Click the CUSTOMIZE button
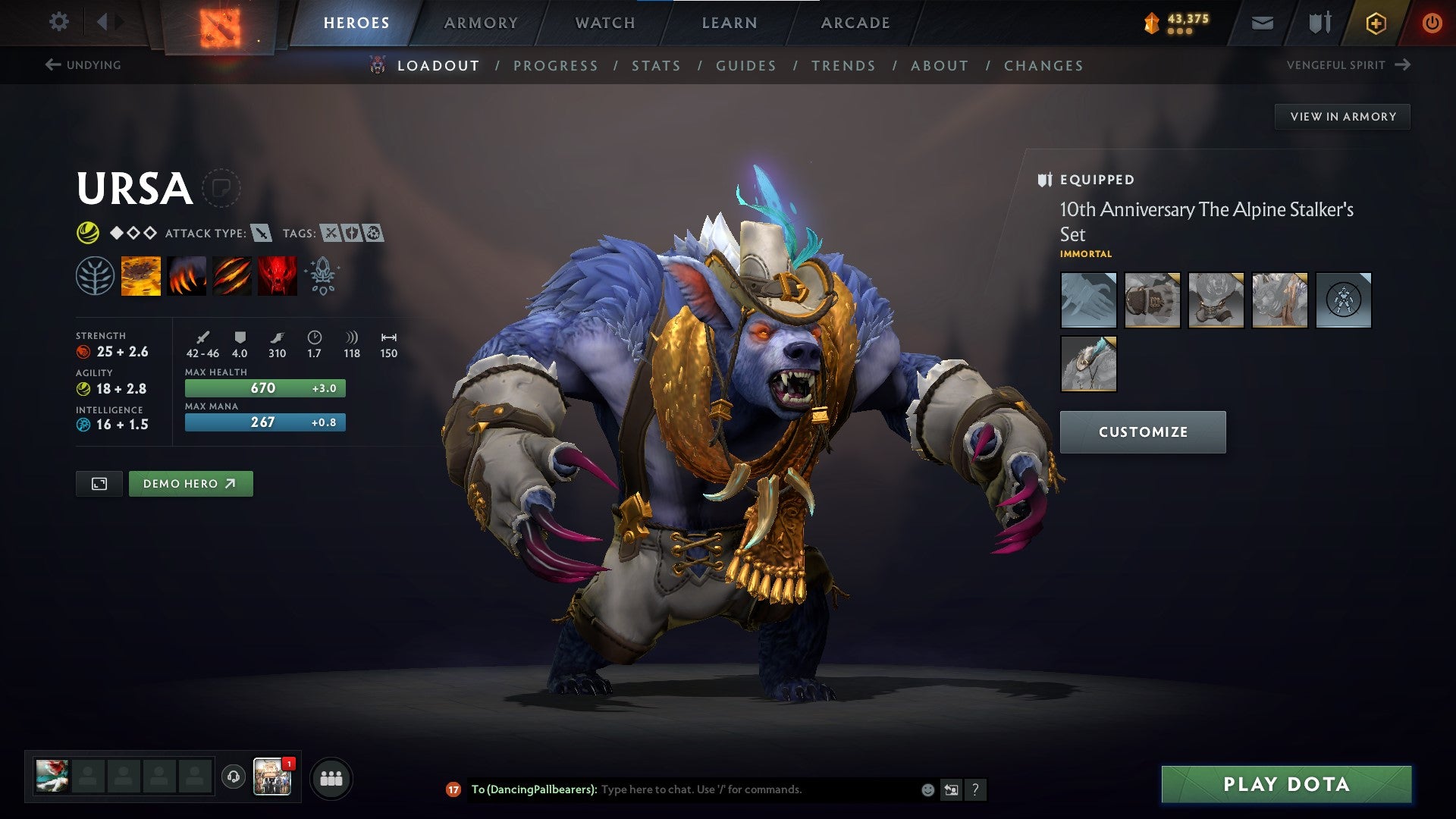This screenshot has width=1456, height=819. tap(1142, 431)
